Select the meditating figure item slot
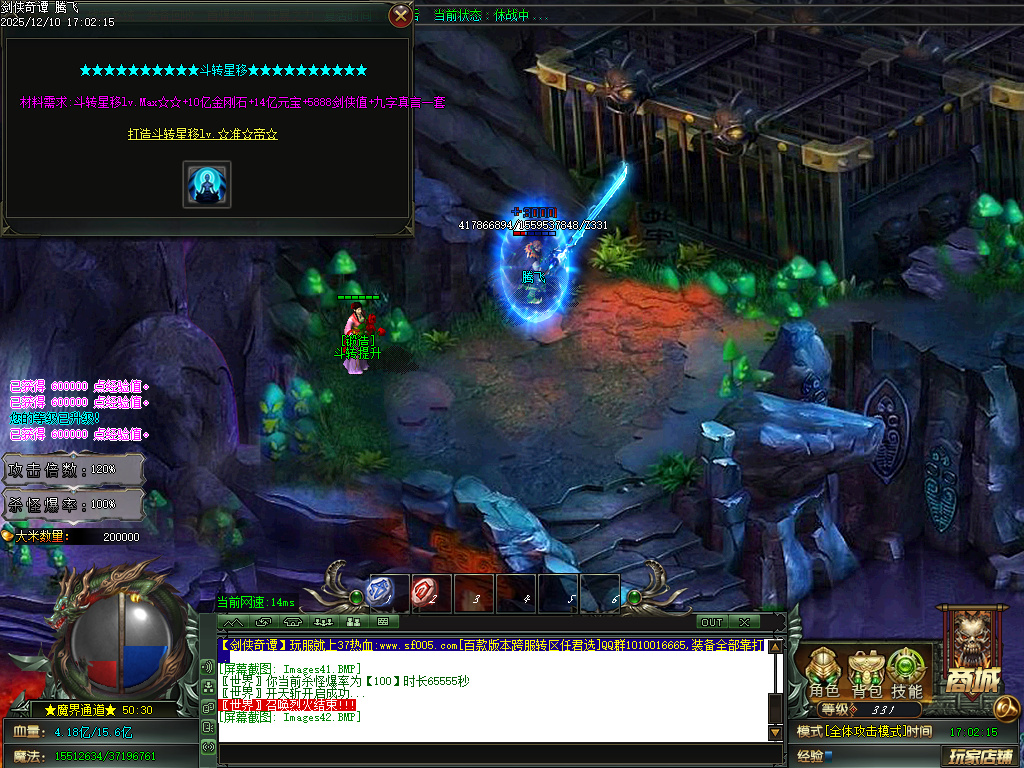 click(x=207, y=184)
